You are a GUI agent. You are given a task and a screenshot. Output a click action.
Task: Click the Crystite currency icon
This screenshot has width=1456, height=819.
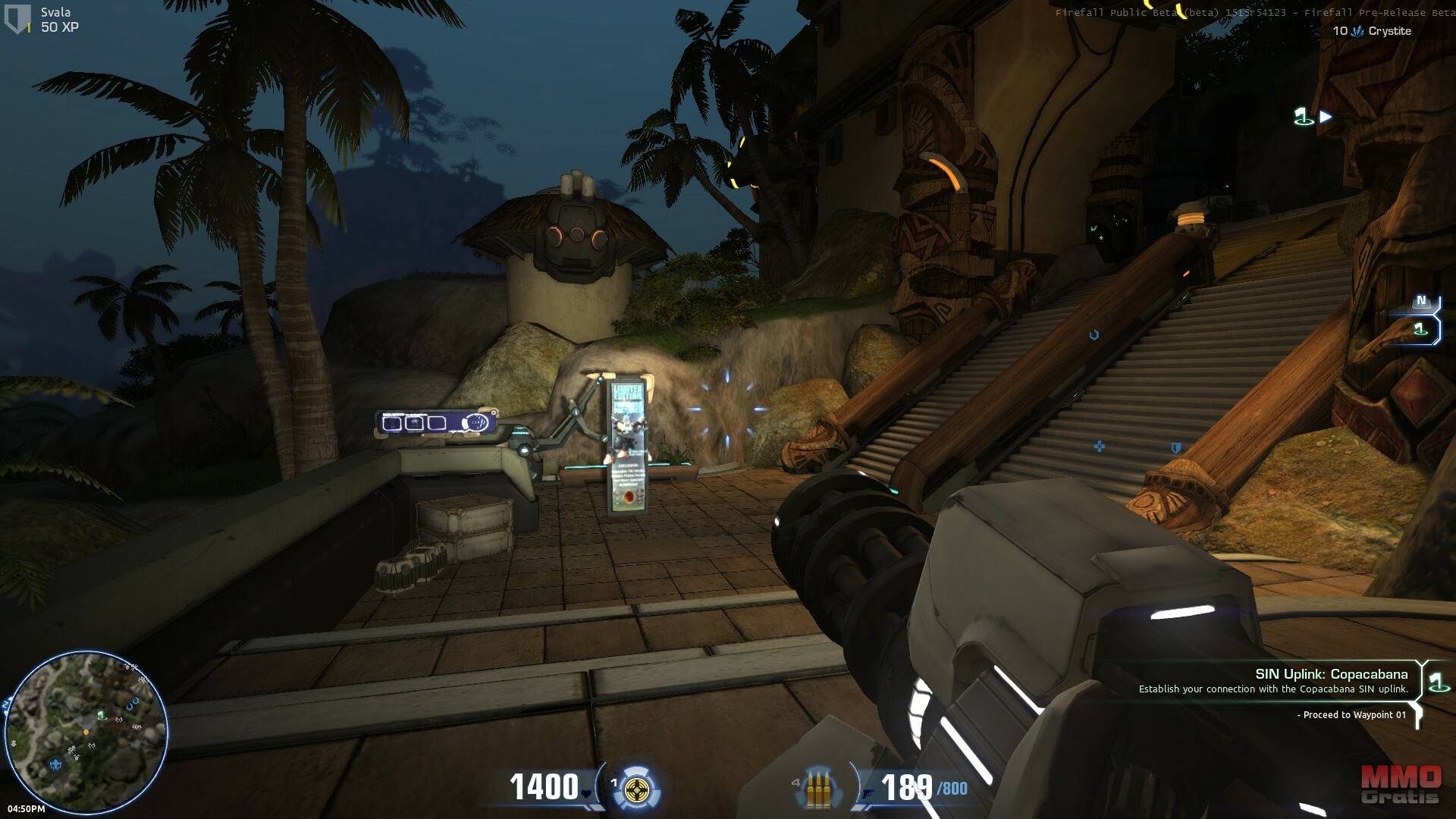tap(1357, 31)
